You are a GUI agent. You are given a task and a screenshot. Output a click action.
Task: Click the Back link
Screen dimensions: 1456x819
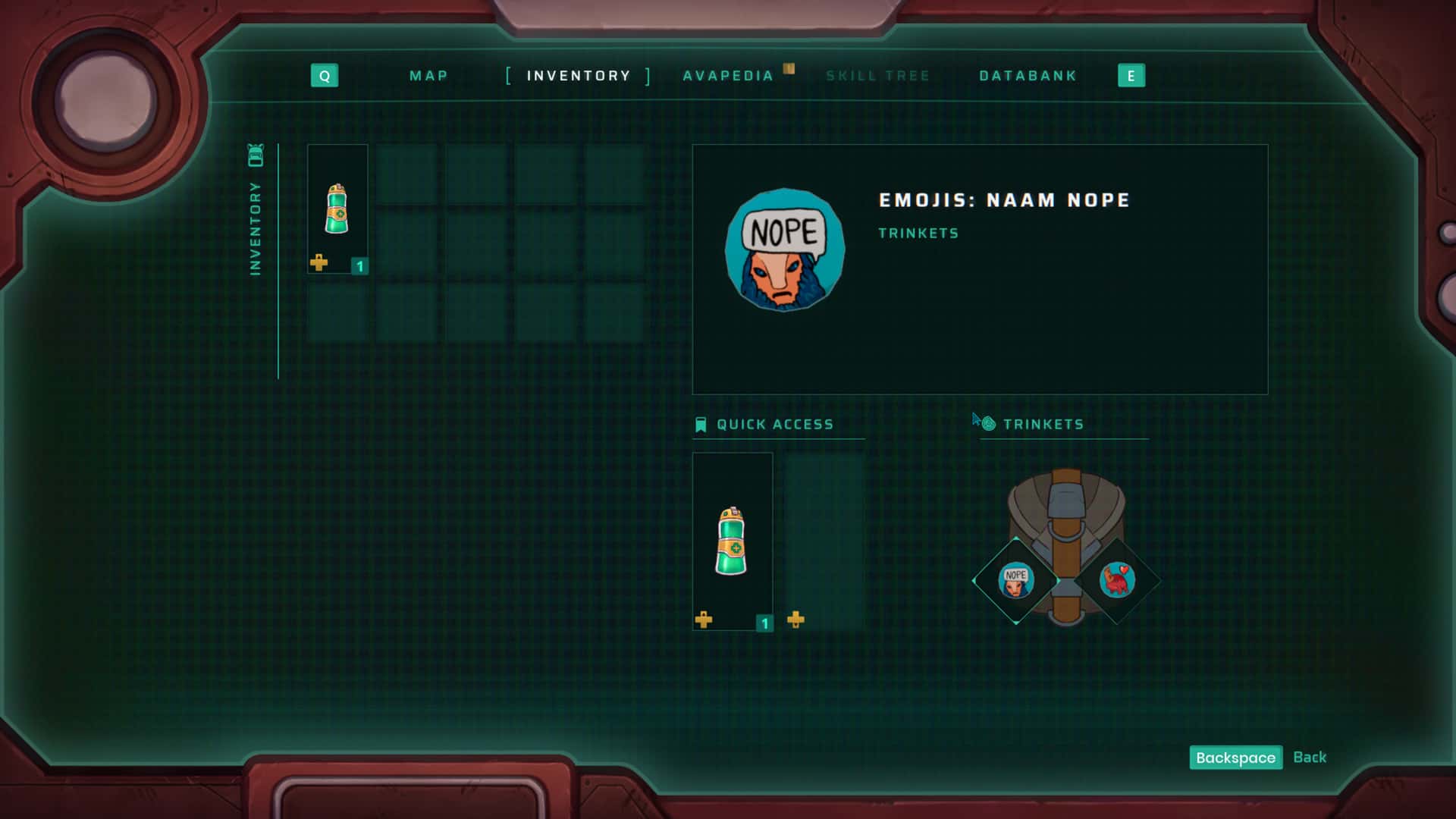(x=1310, y=757)
